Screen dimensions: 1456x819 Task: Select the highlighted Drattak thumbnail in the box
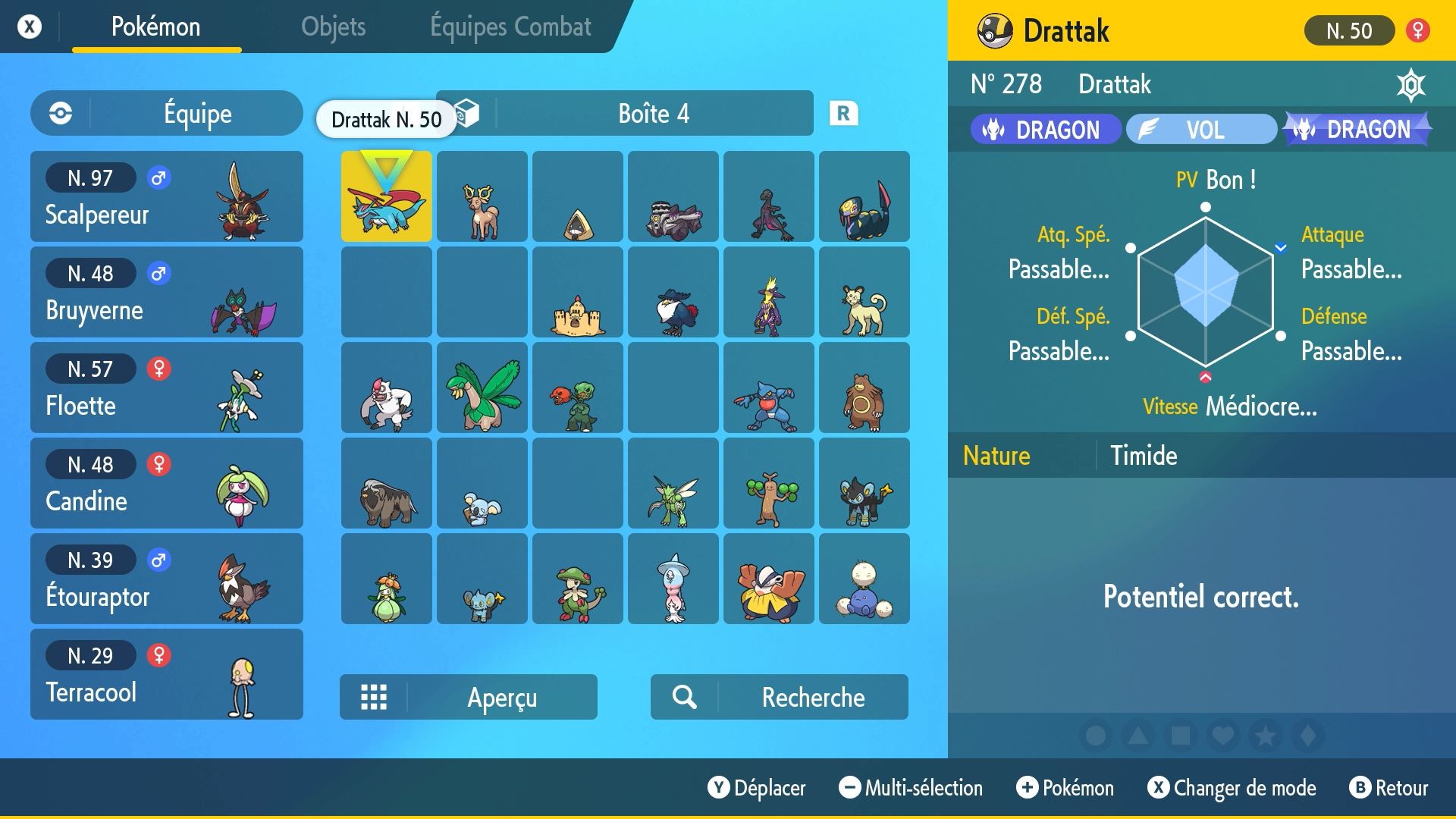click(x=386, y=196)
